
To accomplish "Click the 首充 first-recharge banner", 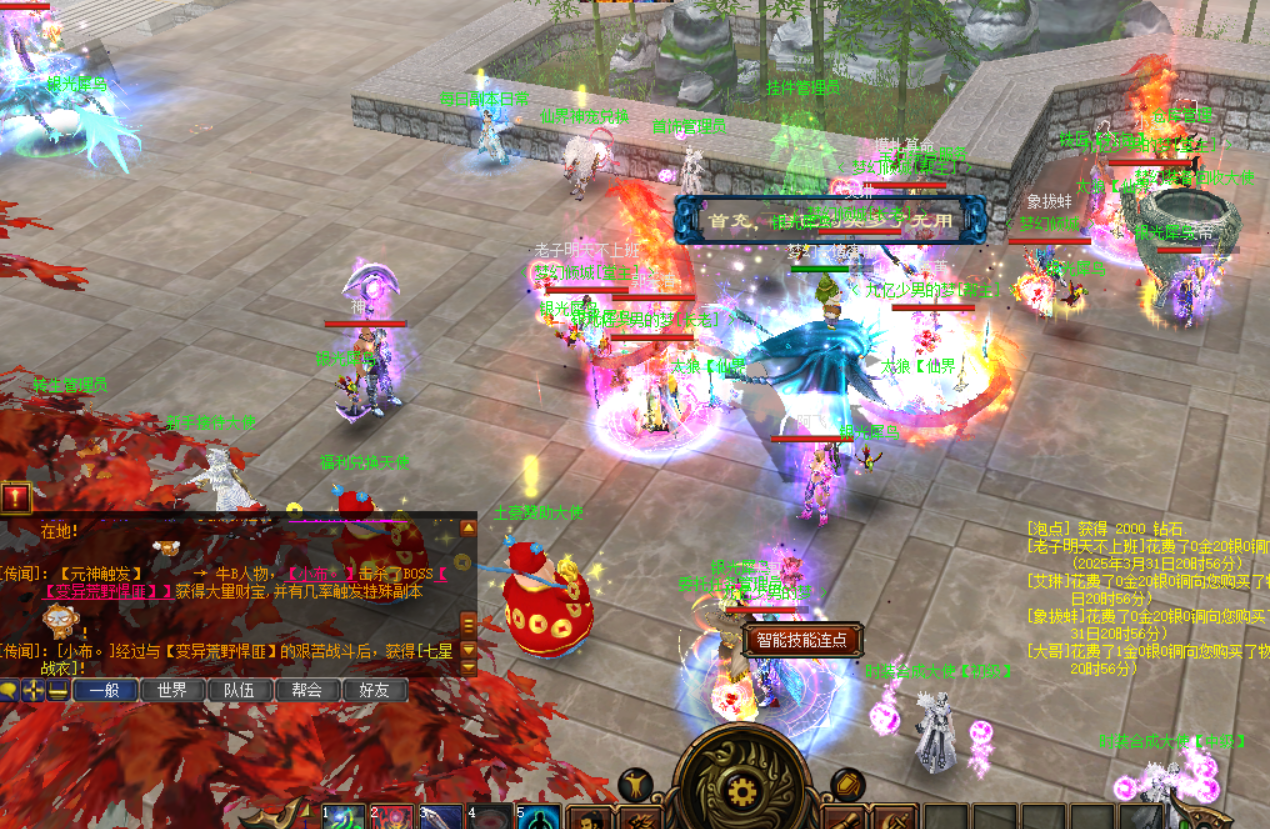I will click(x=830, y=219).
